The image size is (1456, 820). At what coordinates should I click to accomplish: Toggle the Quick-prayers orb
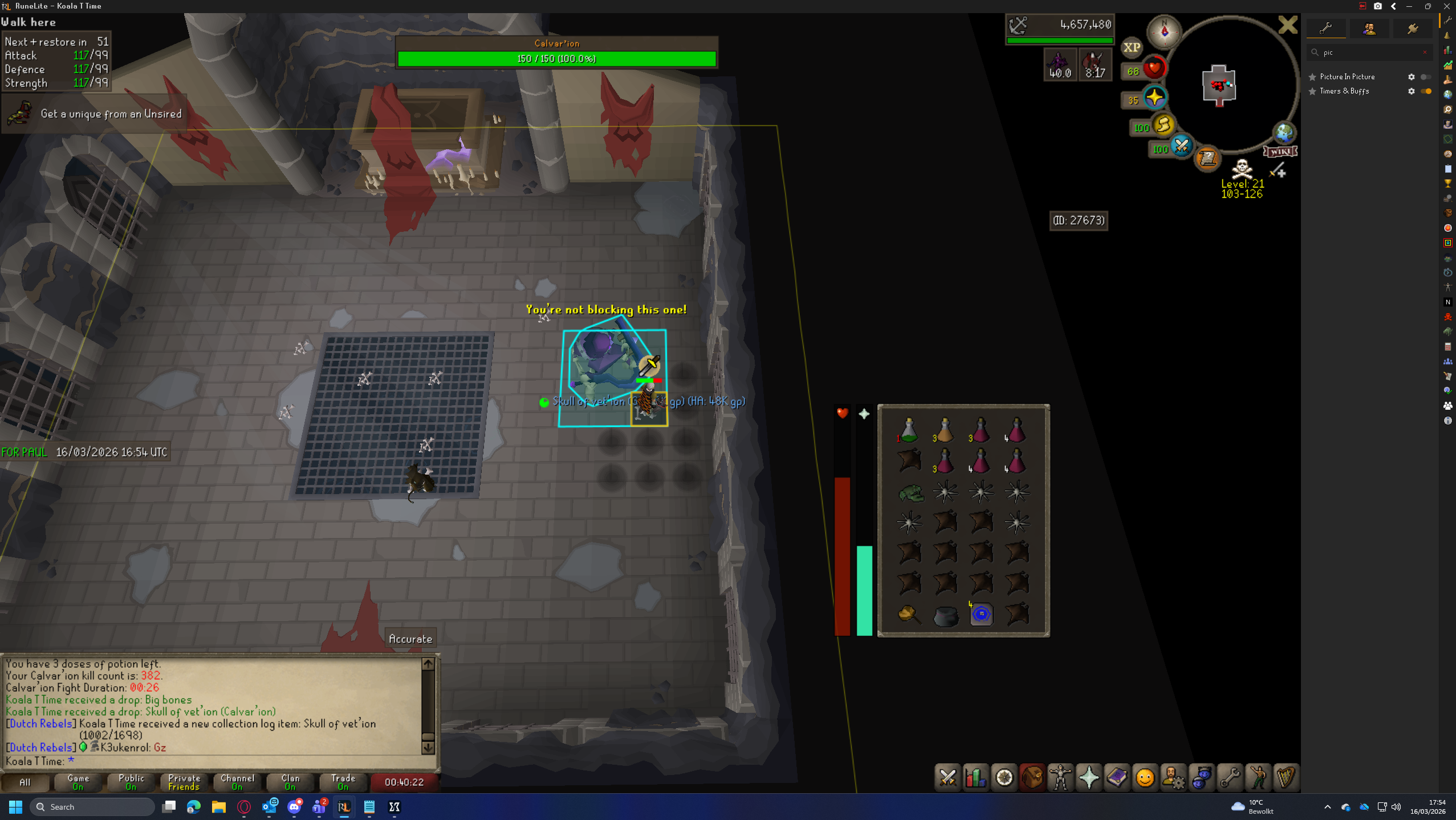click(x=1154, y=98)
